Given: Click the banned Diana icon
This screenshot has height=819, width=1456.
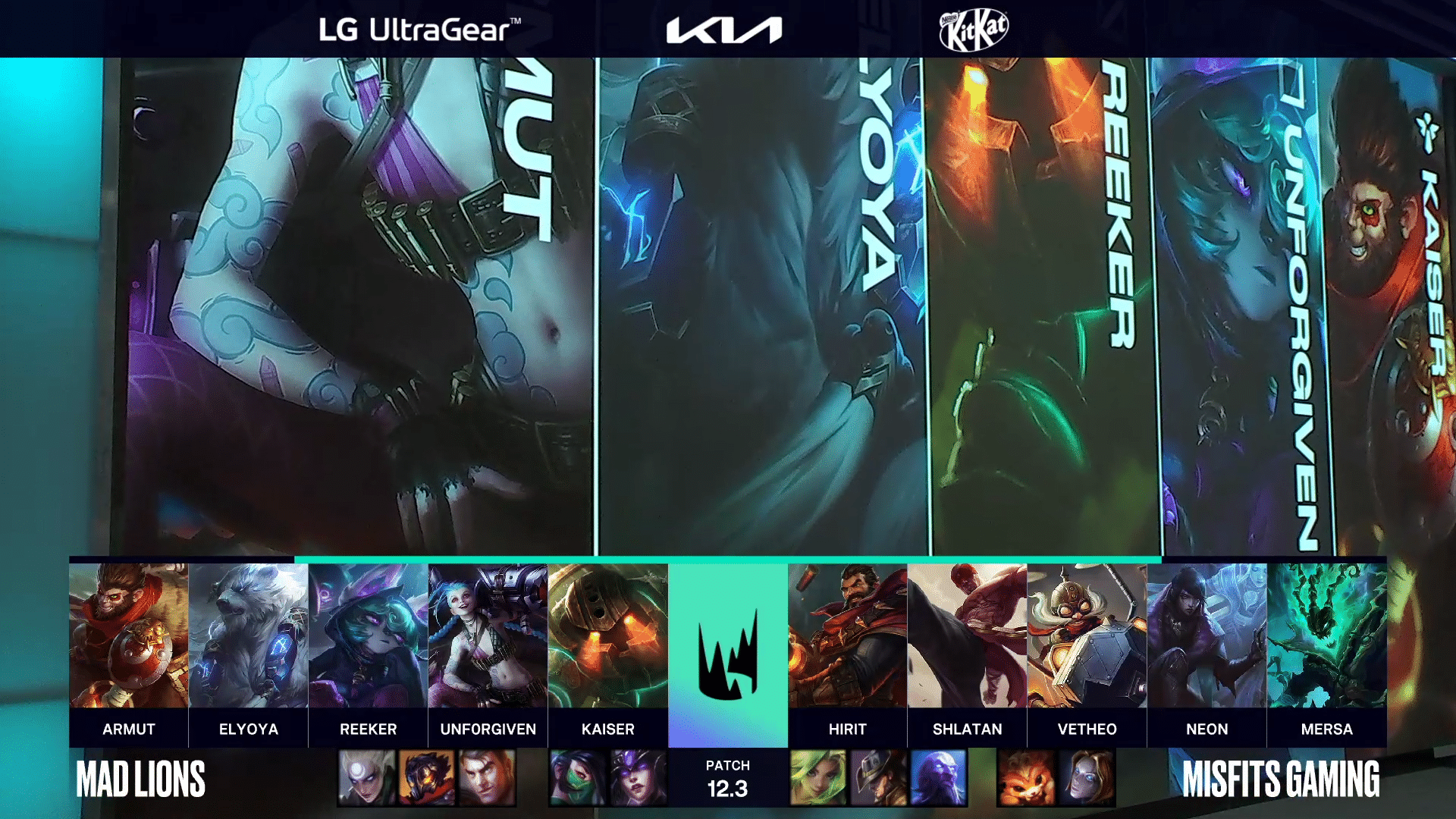Looking at the screenshot, I should click(367, 778).
